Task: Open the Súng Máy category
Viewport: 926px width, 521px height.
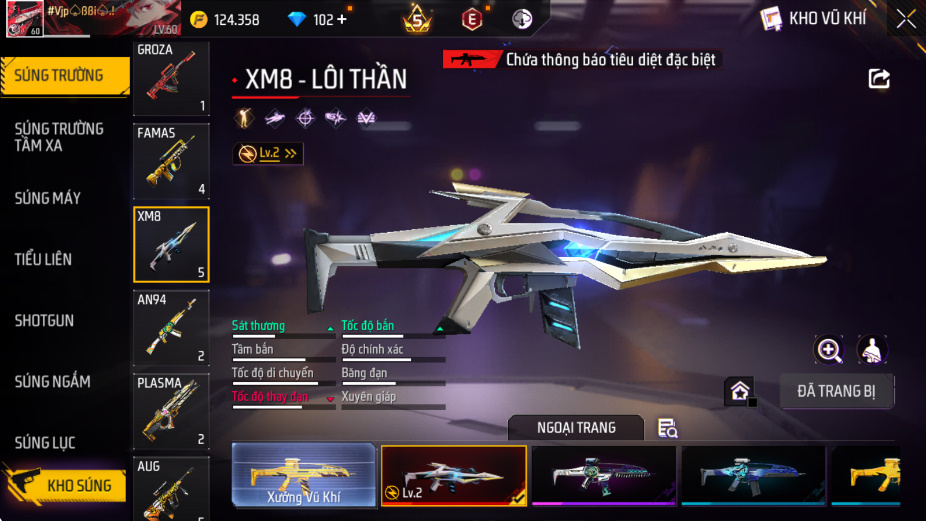Action: pyautogui.click(x=48, y=198)
